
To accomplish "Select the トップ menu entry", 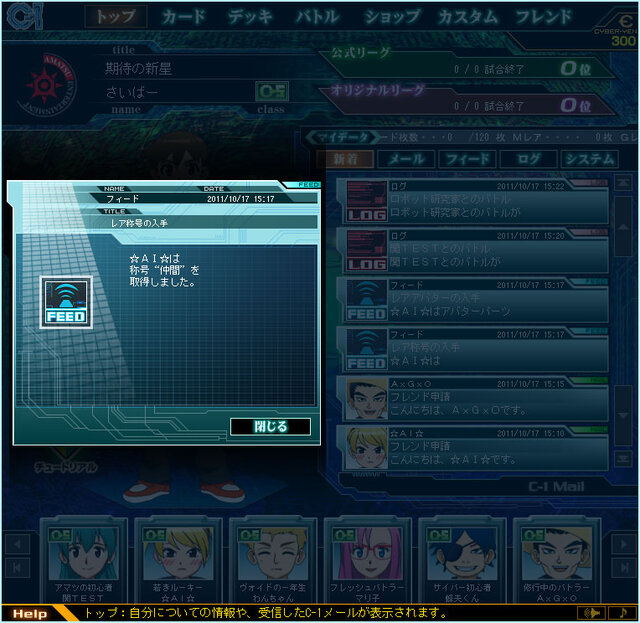I will coord(115,17).
